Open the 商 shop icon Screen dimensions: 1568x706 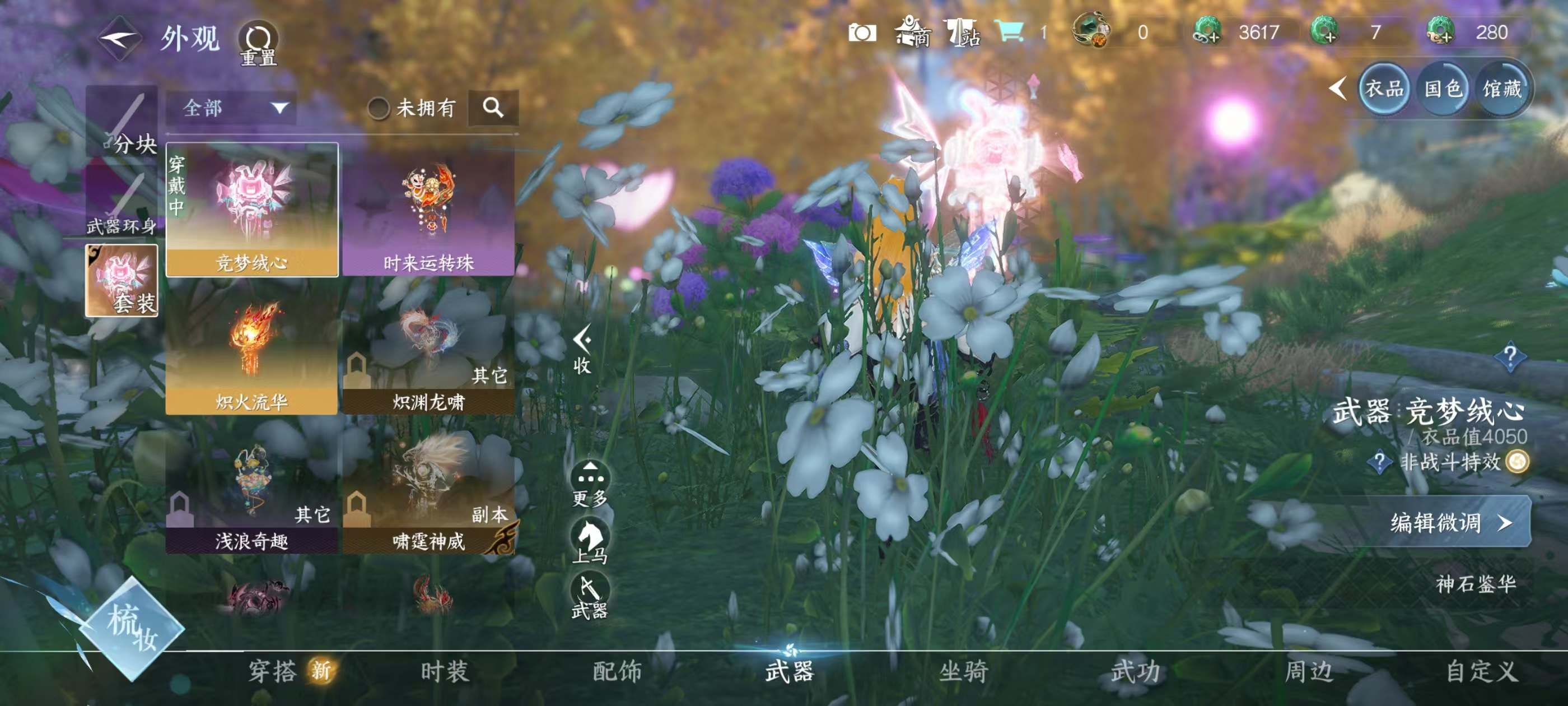coord(913,34)
